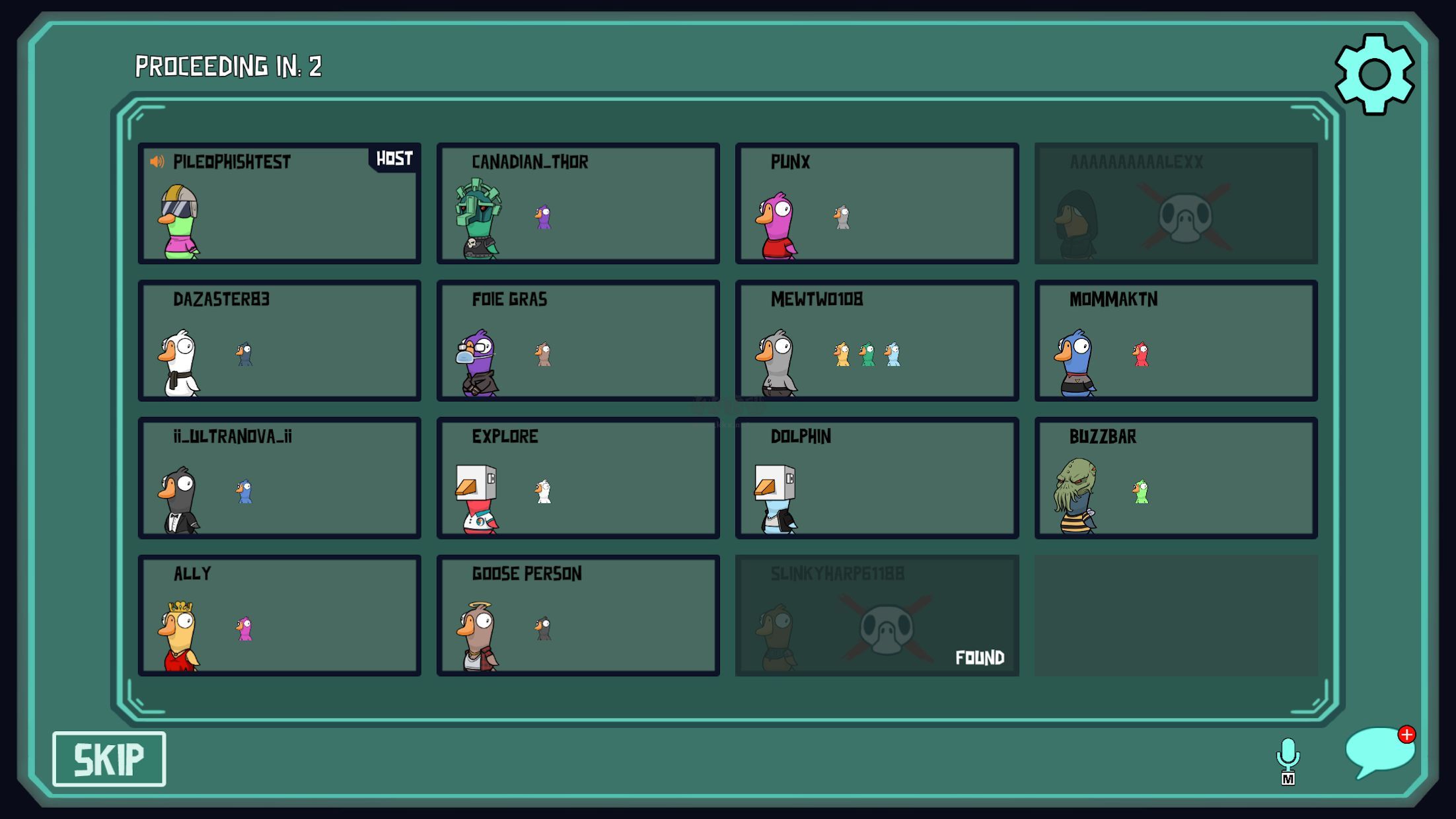Vote for player BUZZBAR
The image size is (1456, 819).
coord(1176,478)
